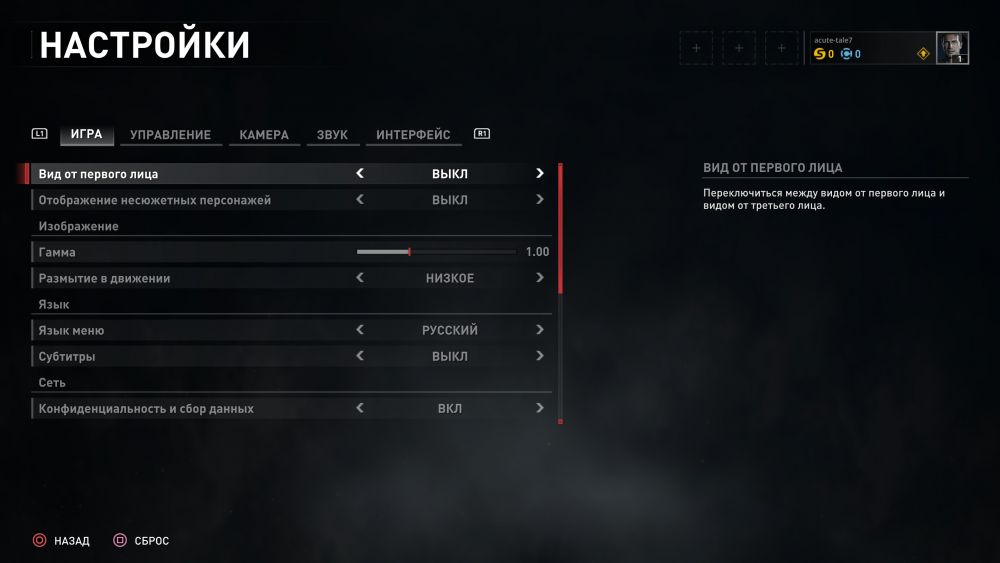This screenshot has width=1000, height=563.
Task: Toggle Субтитры using the right arrow
Action: click(x=540, y=356)
